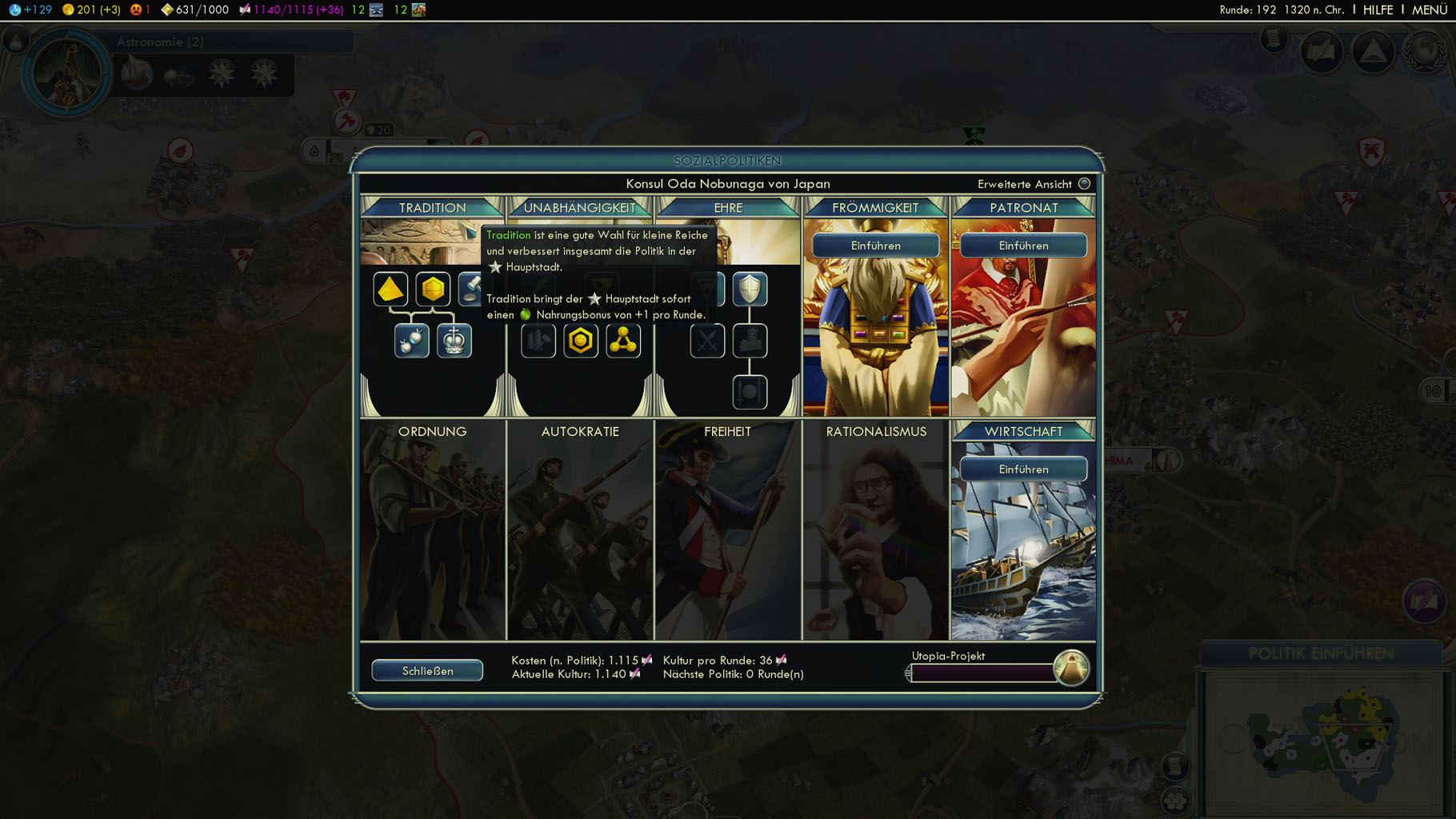Screen dimensions: 1456x819
Task: Adopt the Wirtschaft policy branch
Action: tap(1023, 469)
